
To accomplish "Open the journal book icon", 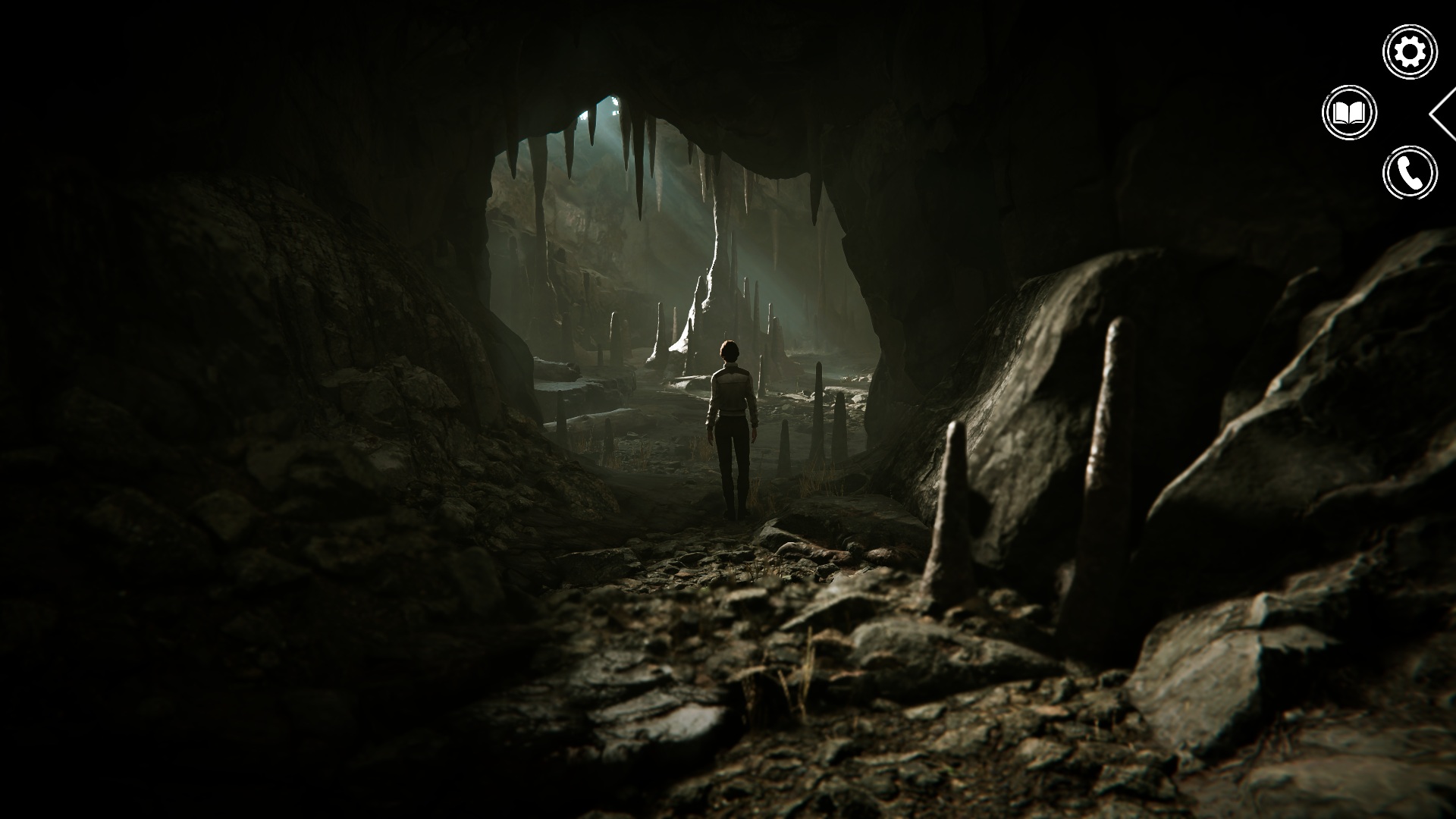I will [1349, 113].
